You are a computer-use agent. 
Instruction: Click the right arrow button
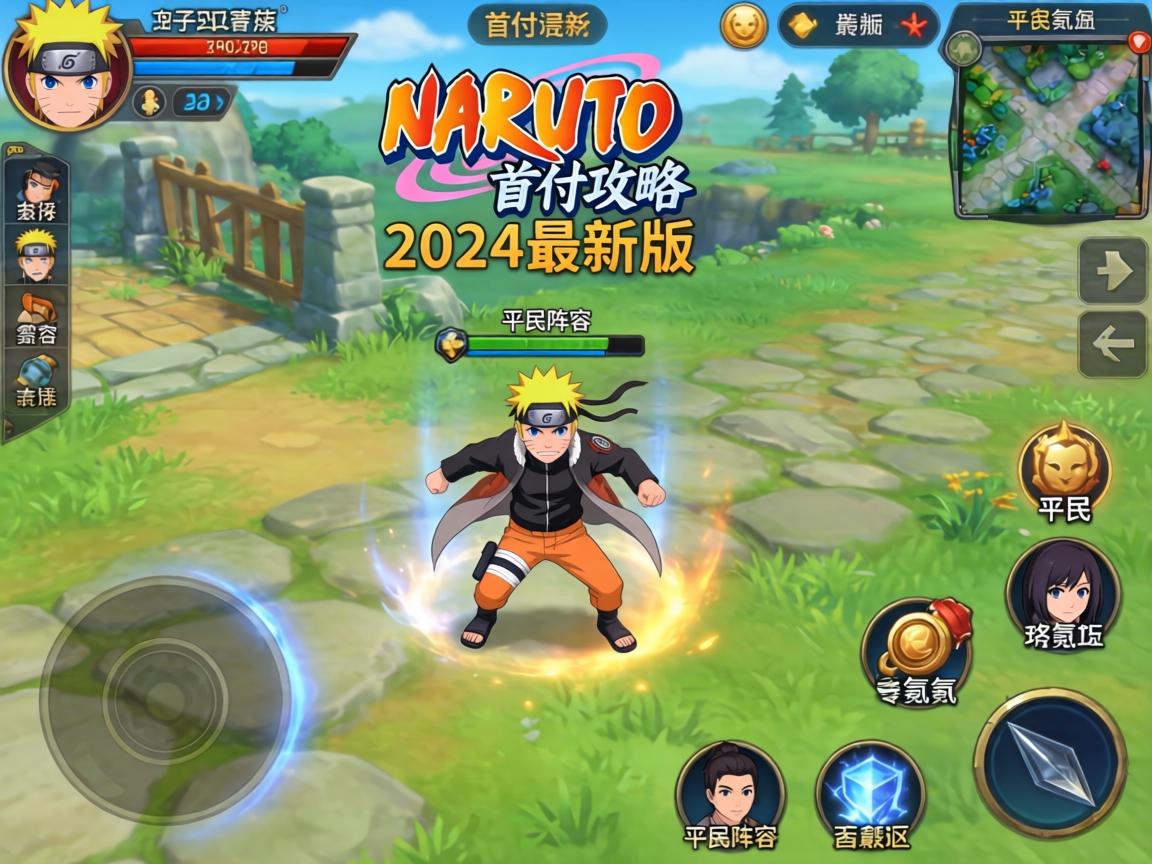click(x=1112, y=271)
